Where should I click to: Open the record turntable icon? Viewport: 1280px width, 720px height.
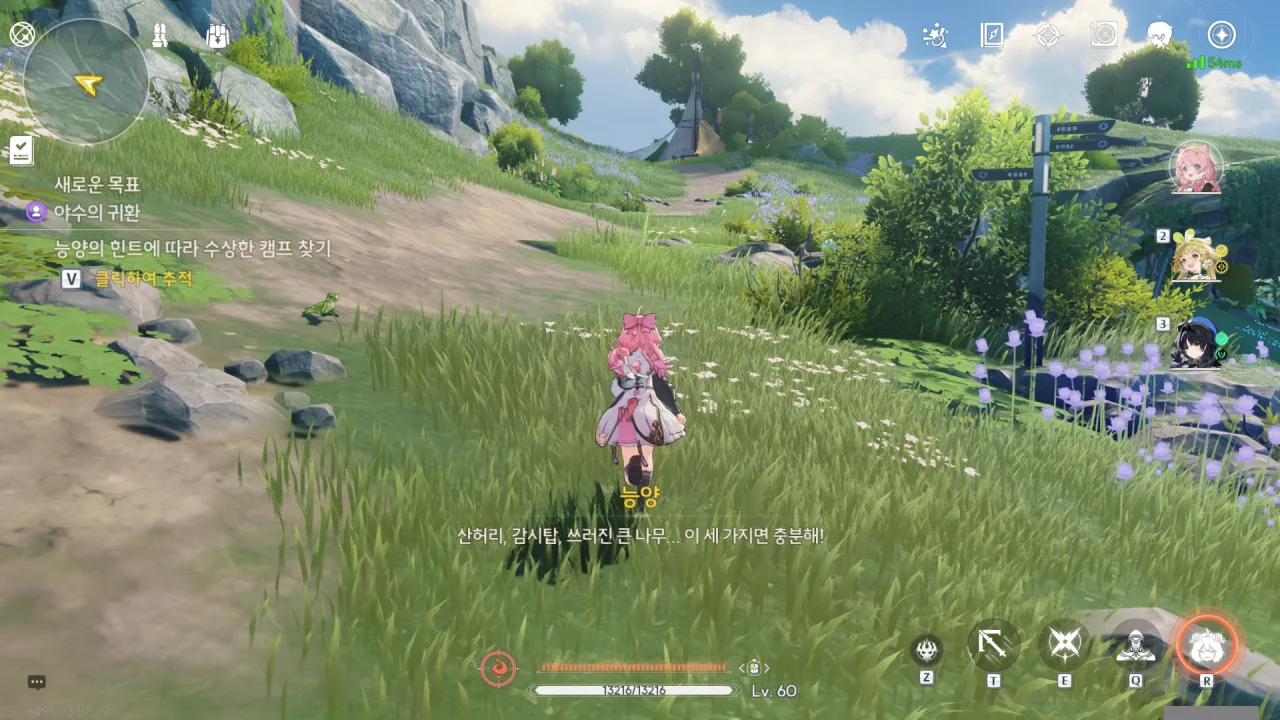click(x=1104, y=36)
